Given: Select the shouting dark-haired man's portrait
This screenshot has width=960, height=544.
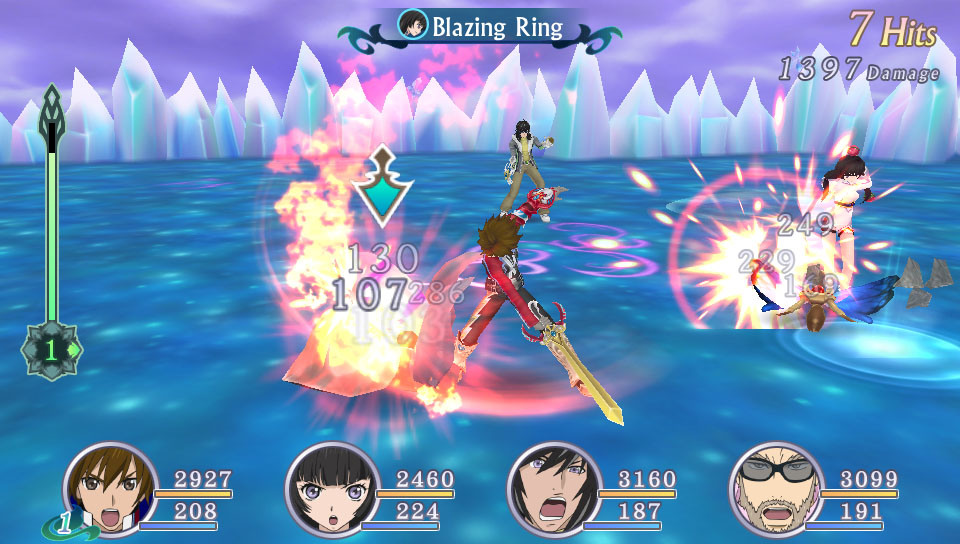Looking at the screenshot, I should pos(555,490).
